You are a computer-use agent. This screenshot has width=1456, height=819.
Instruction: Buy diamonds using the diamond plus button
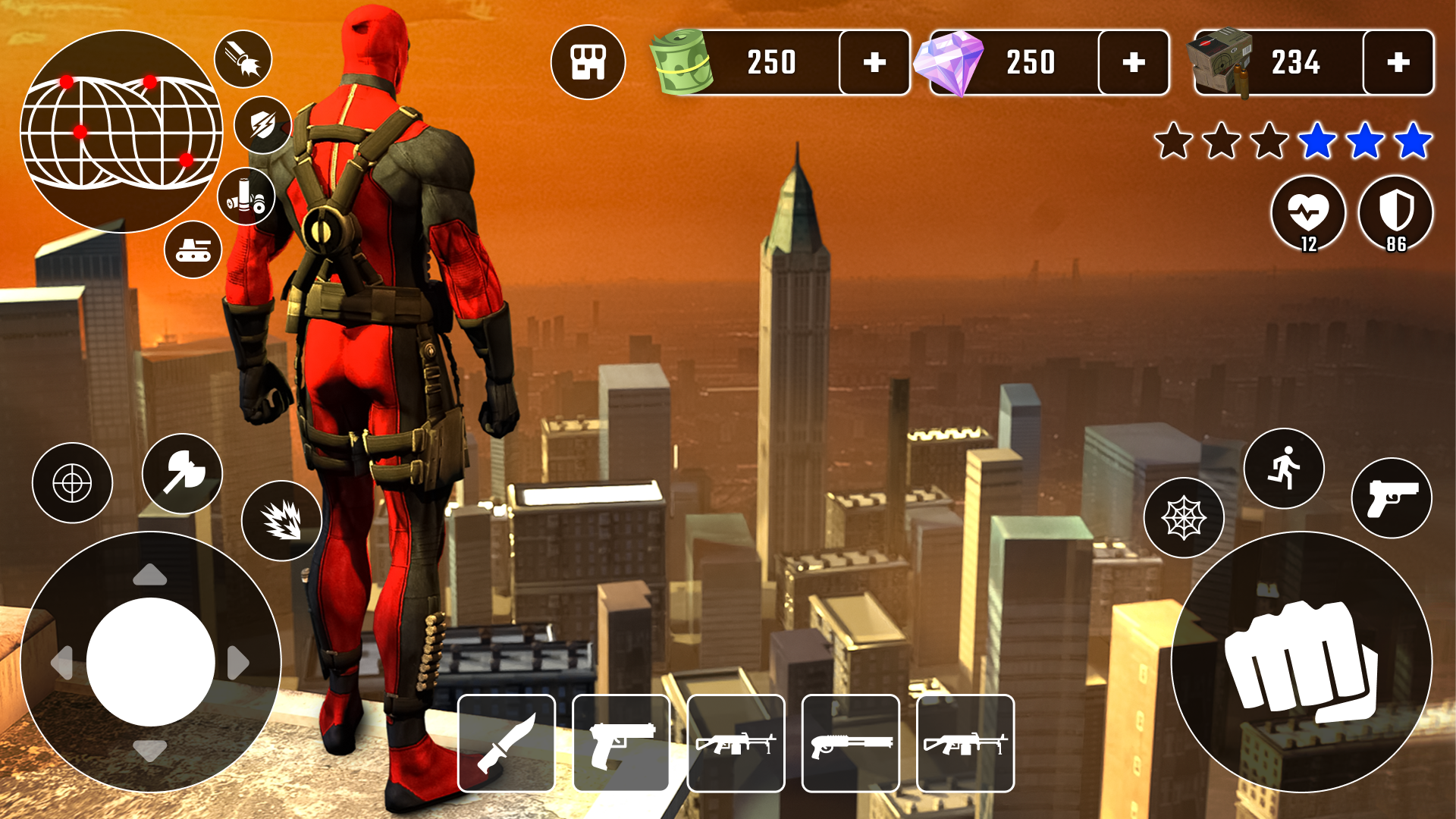pyautogui.click(x=1133, y=64)
